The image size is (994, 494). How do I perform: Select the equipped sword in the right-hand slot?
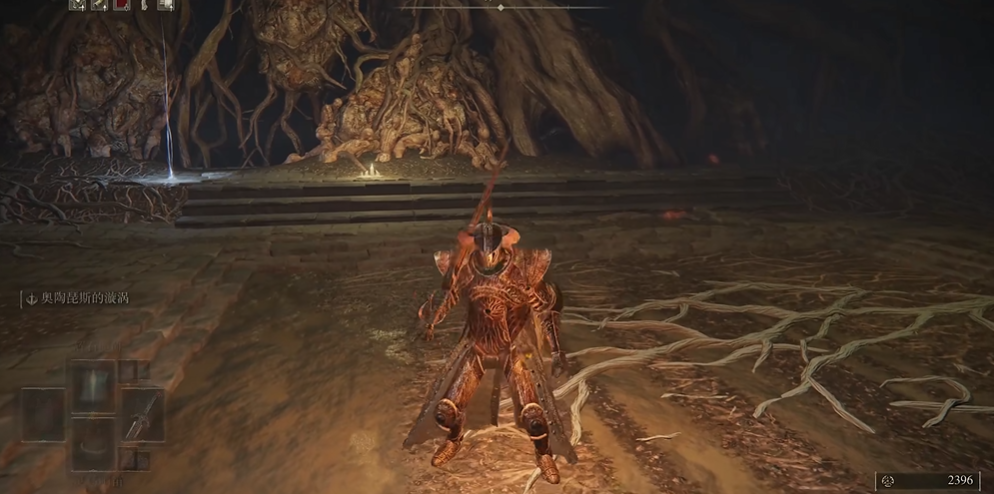click(x=142, y=414)
